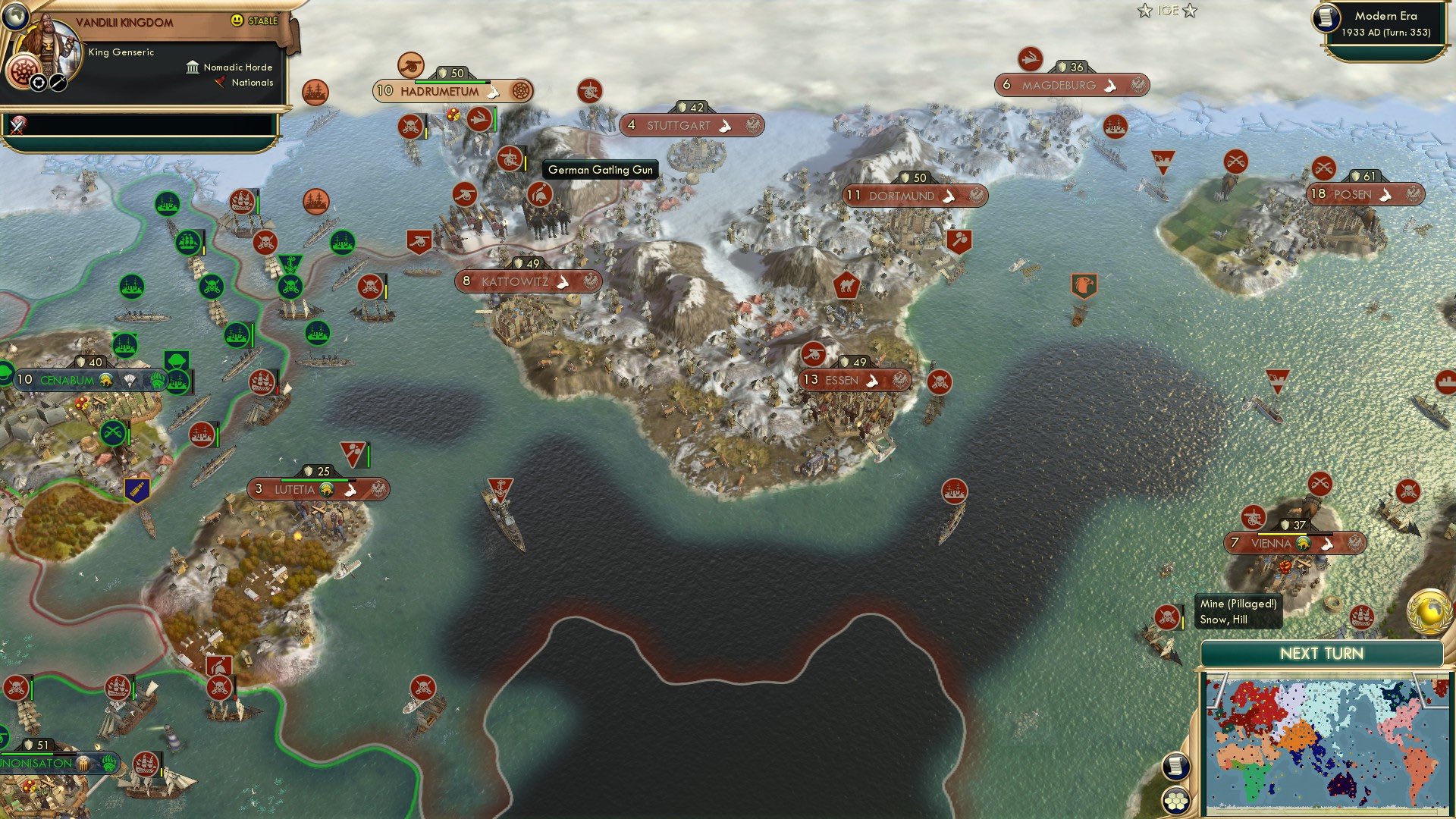This screenshot has width=1456, height=819.
Task: Select the Kattowitz city banner
Action: point(527,281)
